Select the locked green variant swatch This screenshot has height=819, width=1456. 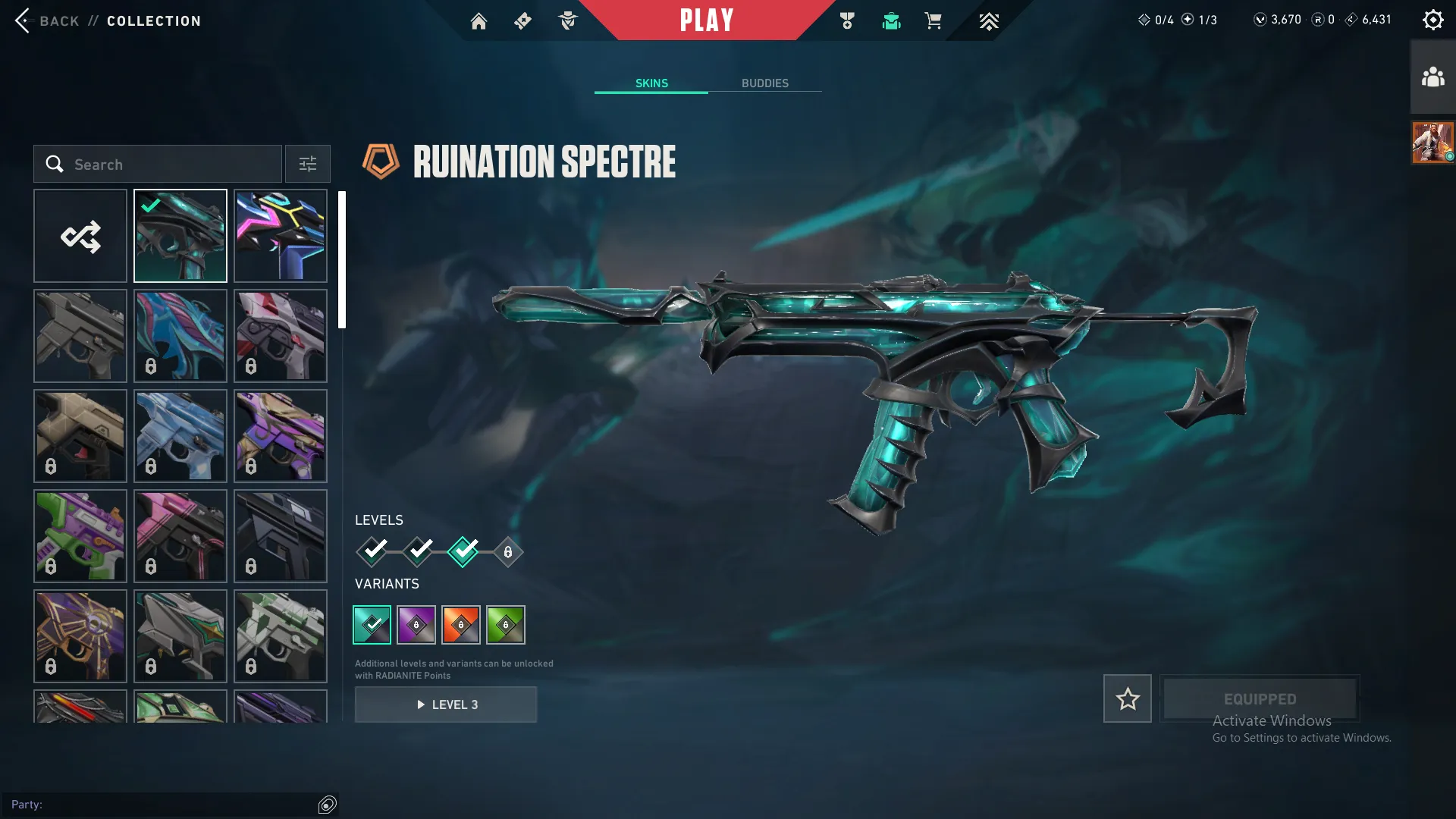pyautogui.click(x=506, y=624)
